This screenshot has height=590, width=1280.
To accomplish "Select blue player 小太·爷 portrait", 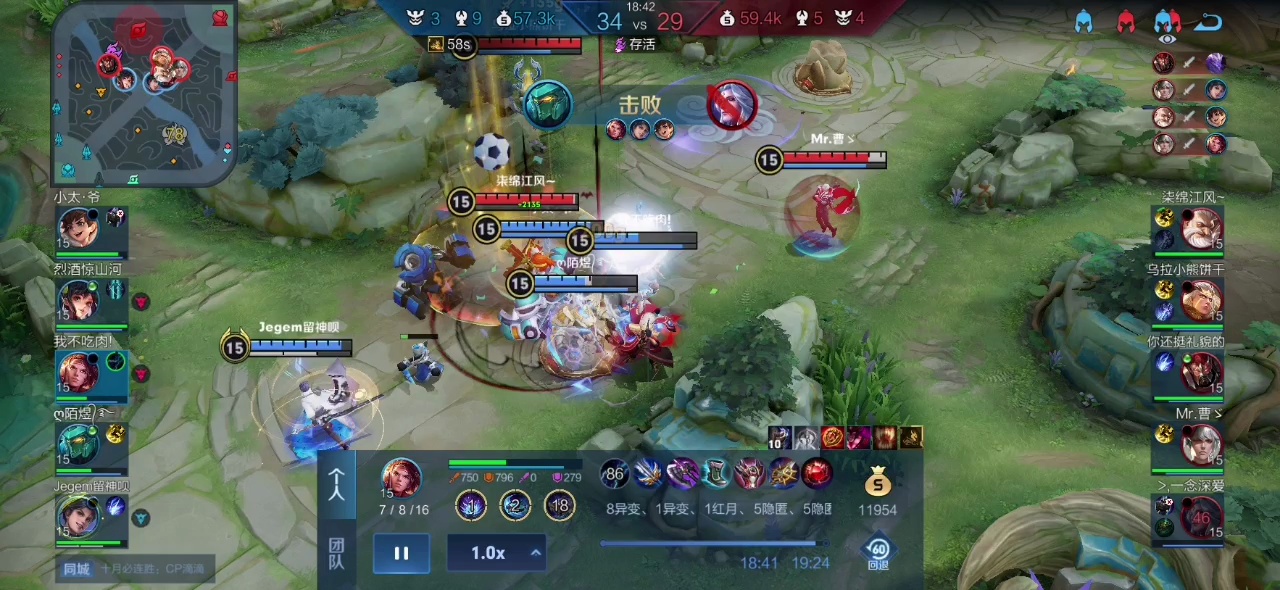I will 77,229.
